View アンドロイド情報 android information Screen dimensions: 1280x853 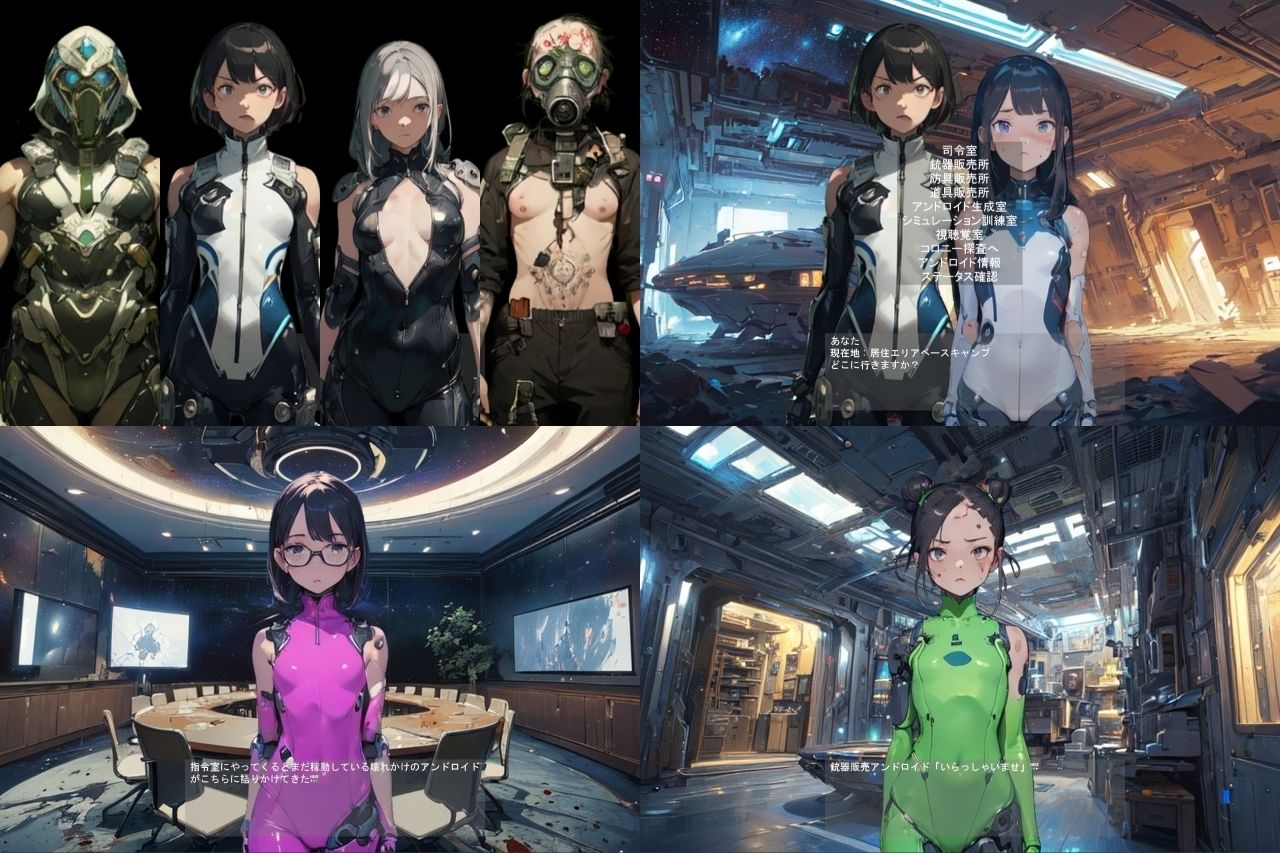coord(958,261)
